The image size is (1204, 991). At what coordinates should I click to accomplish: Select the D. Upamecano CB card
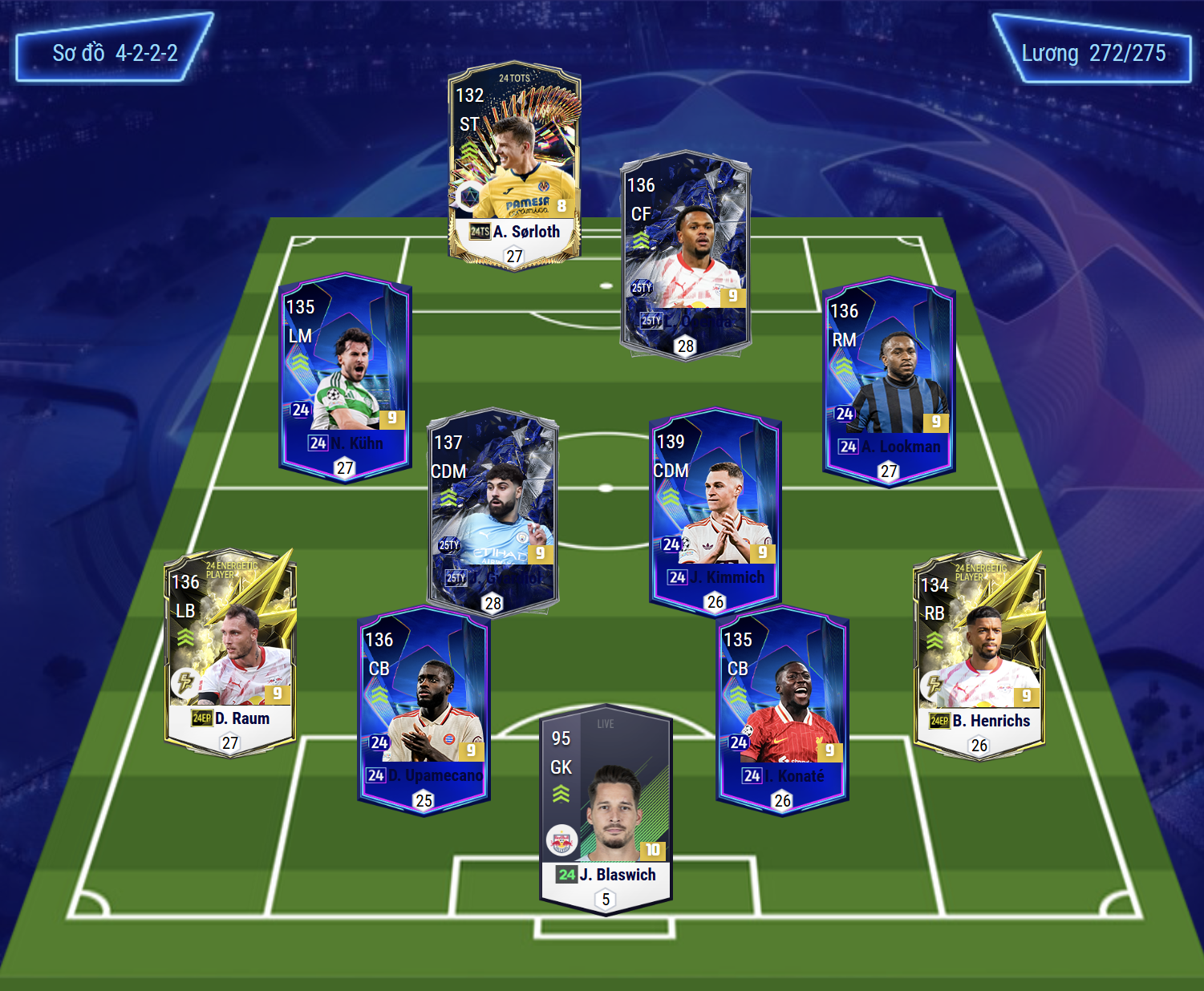point(424,710)
